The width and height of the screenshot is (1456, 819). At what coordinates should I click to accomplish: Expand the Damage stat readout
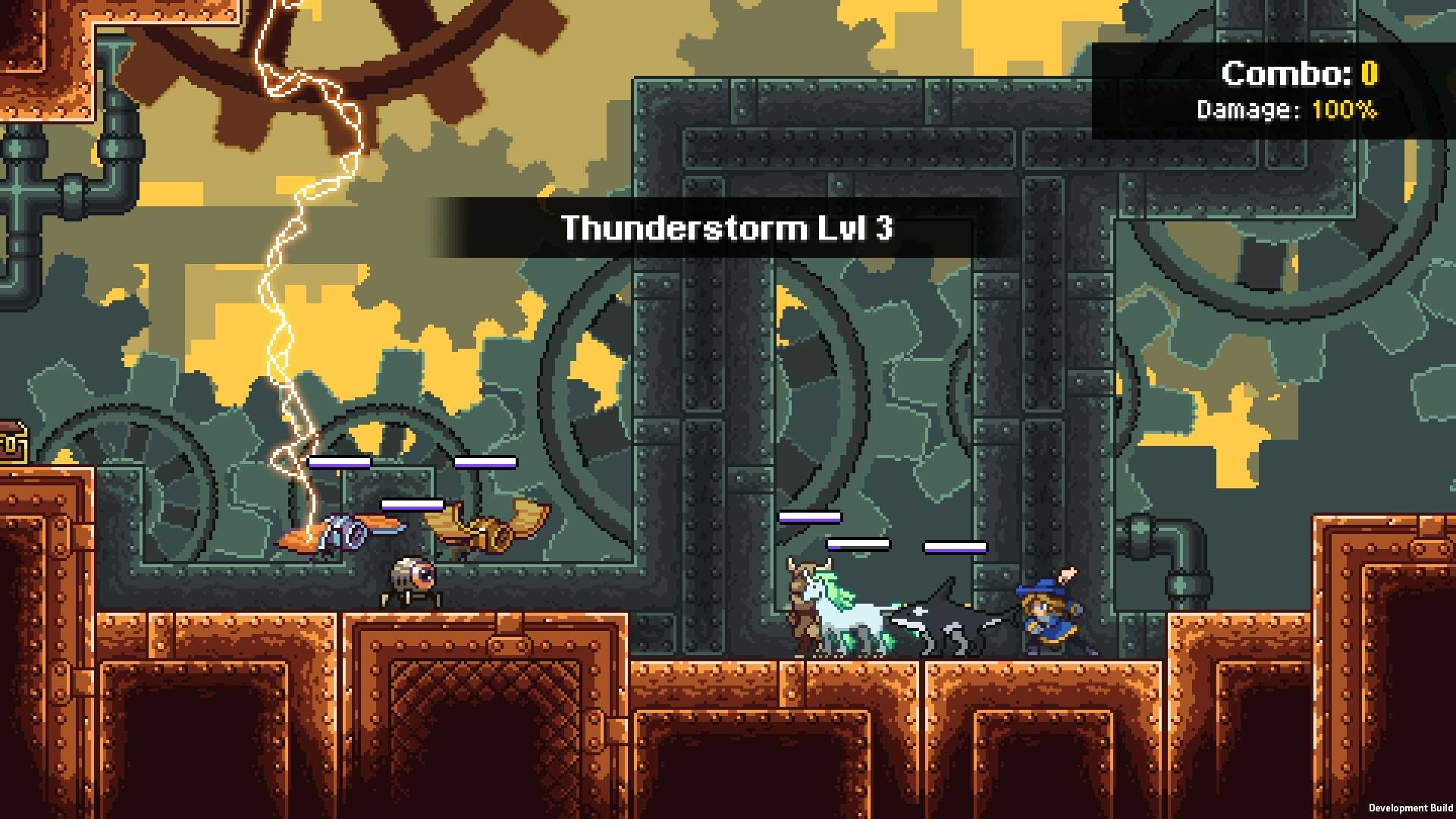tap(1287, 111)
